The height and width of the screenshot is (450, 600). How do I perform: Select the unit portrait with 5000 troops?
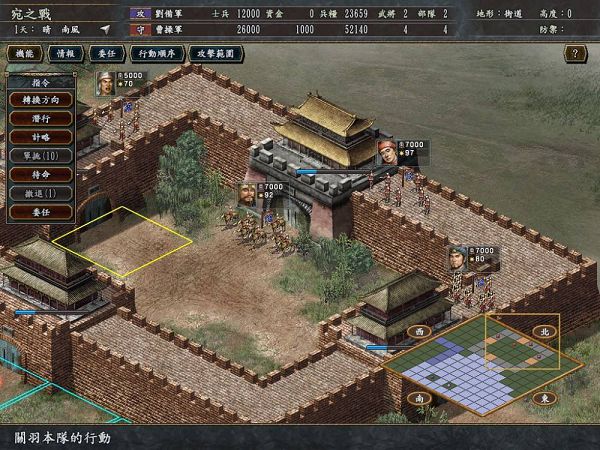click(x=105, y=83)
